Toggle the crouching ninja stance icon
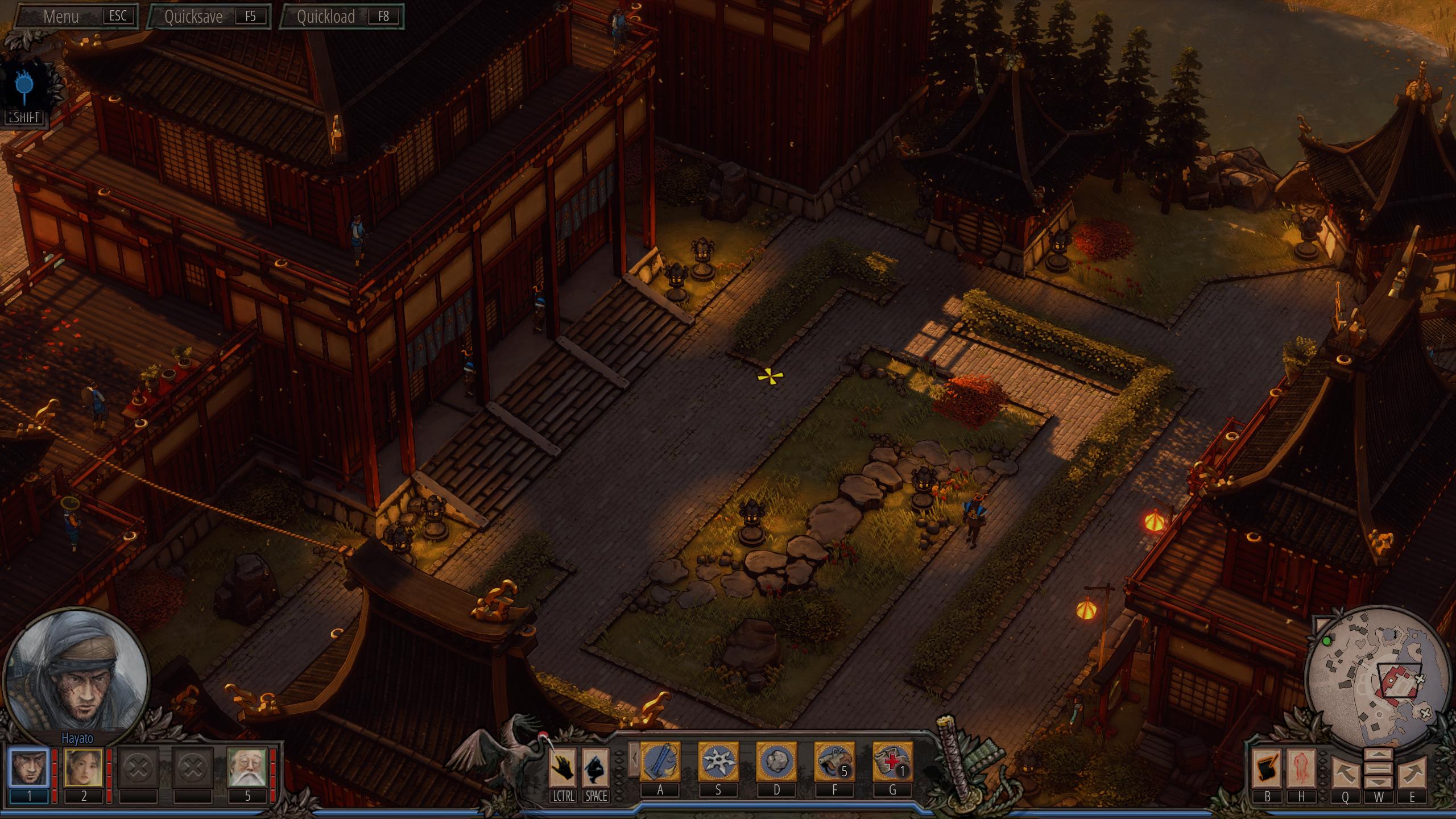 596,767
